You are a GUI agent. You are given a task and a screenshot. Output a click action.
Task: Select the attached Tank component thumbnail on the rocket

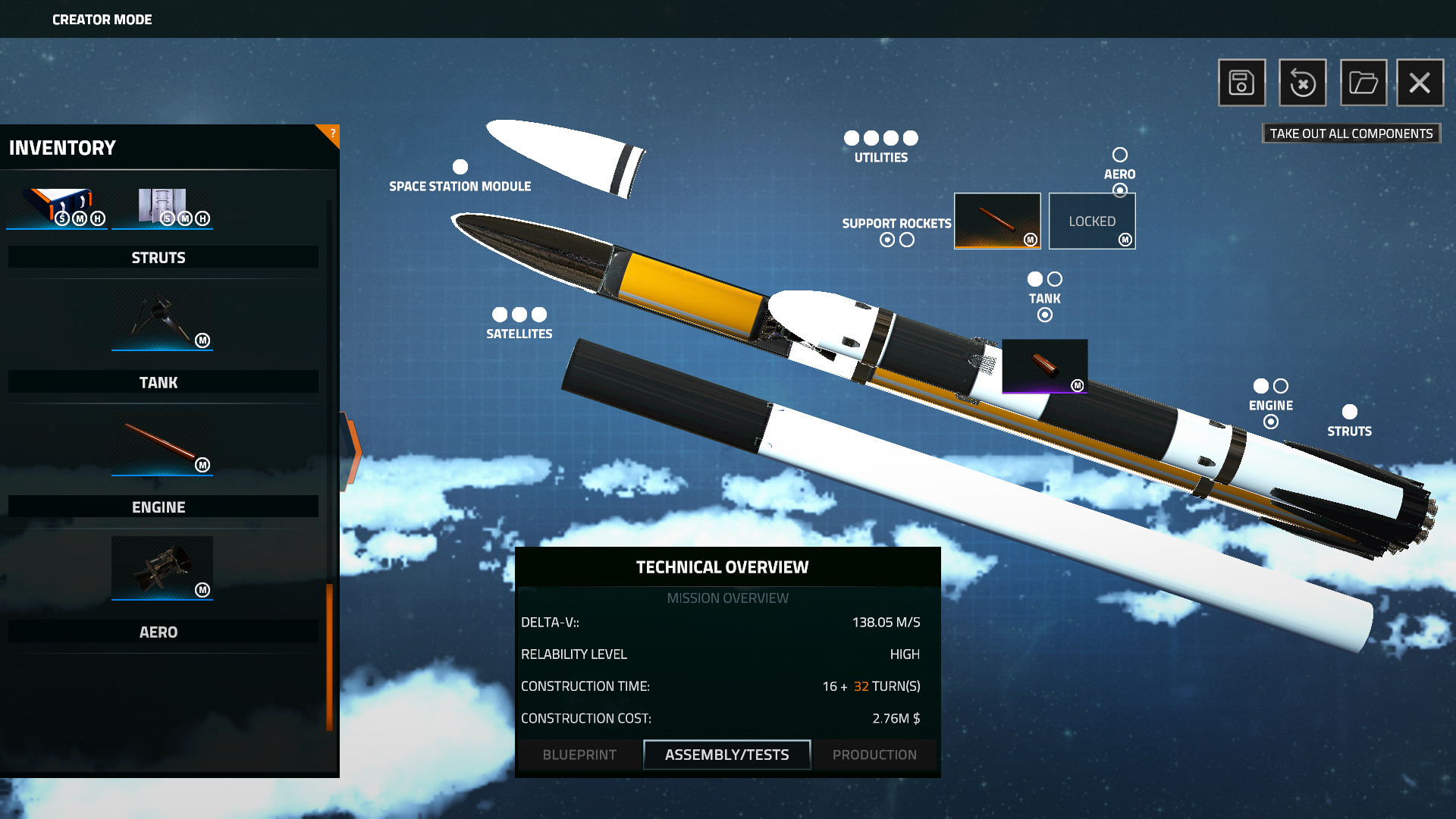1045,365
